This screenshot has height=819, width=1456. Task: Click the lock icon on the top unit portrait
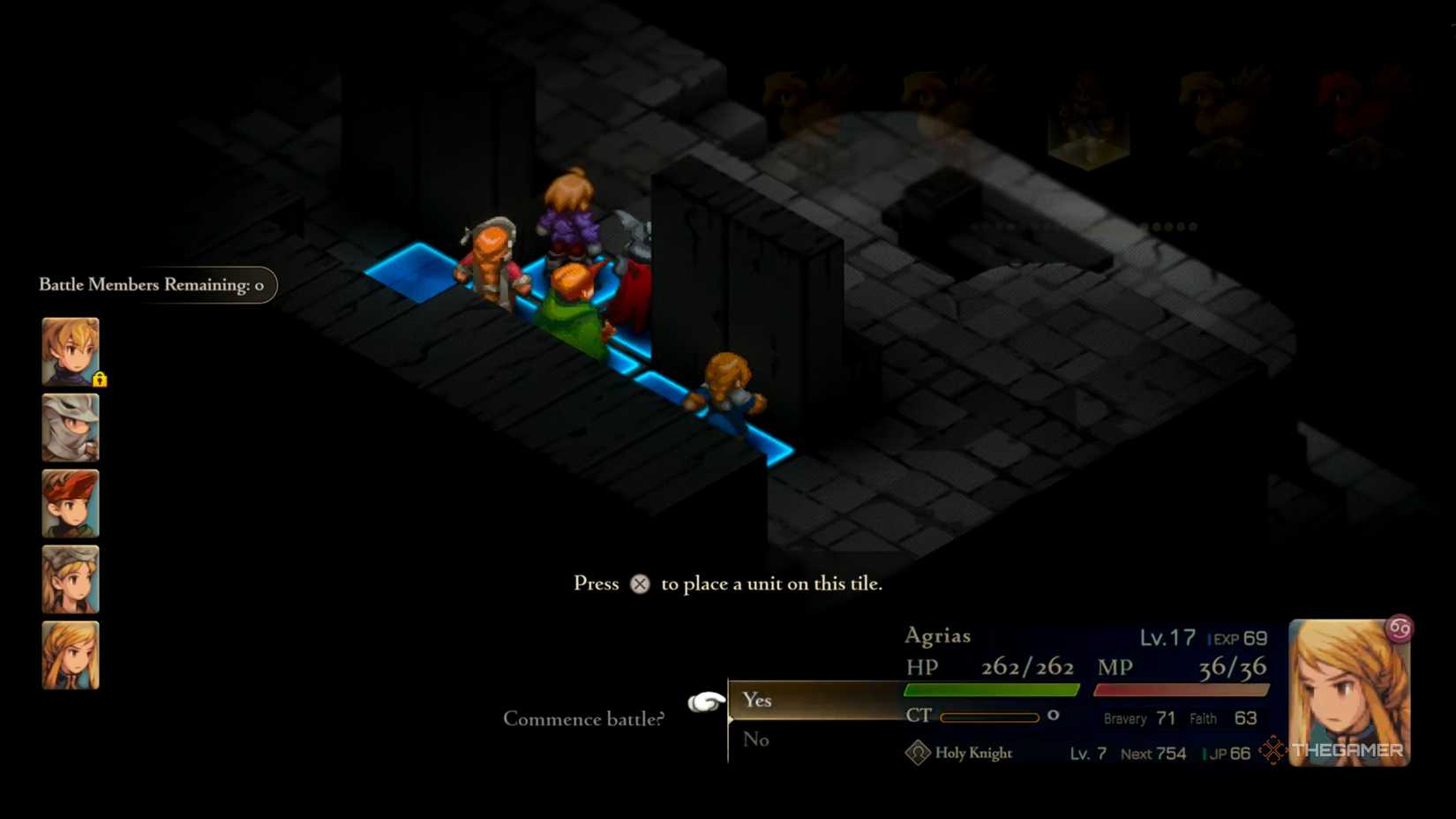(x=100, y=379)
